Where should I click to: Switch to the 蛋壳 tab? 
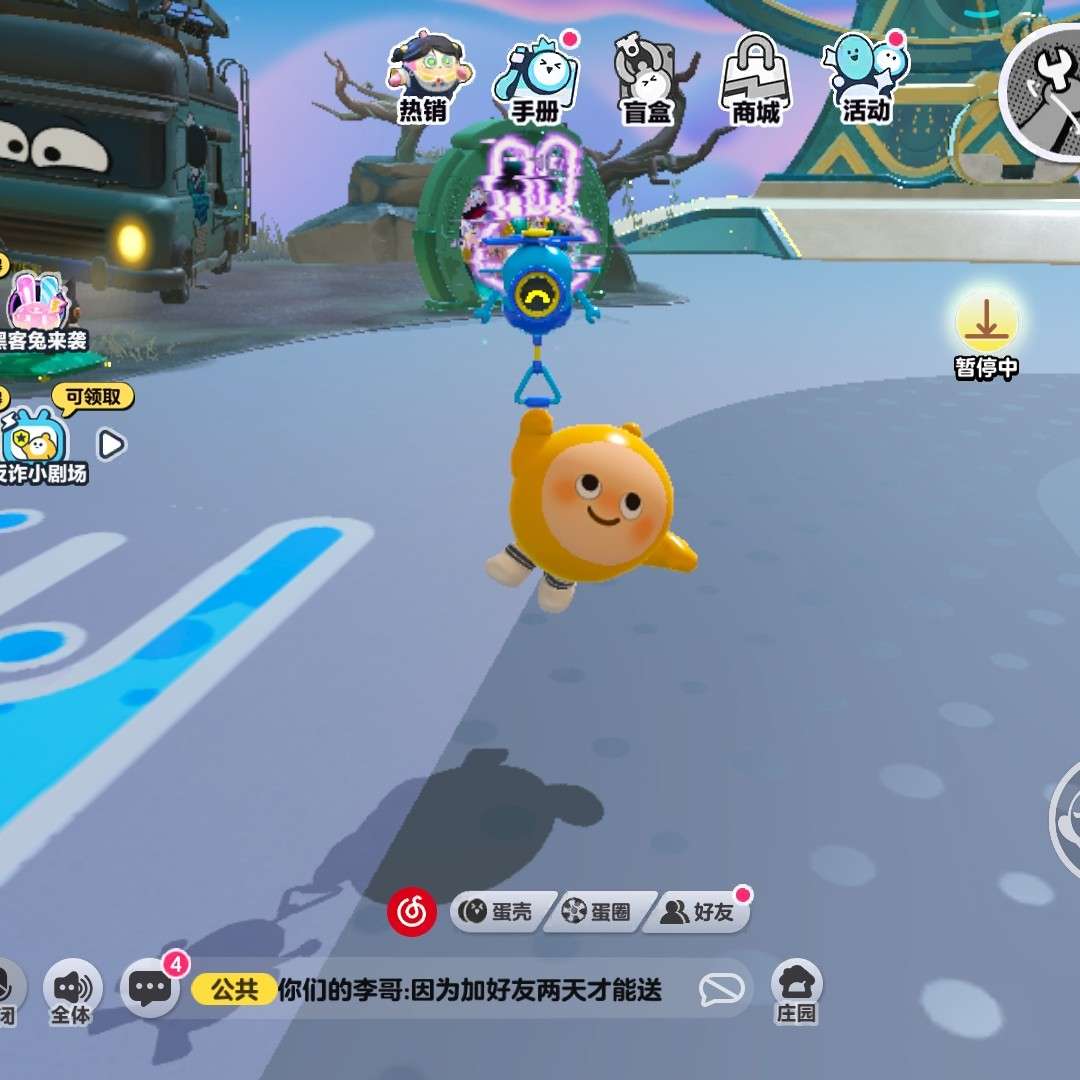point(498,912)
